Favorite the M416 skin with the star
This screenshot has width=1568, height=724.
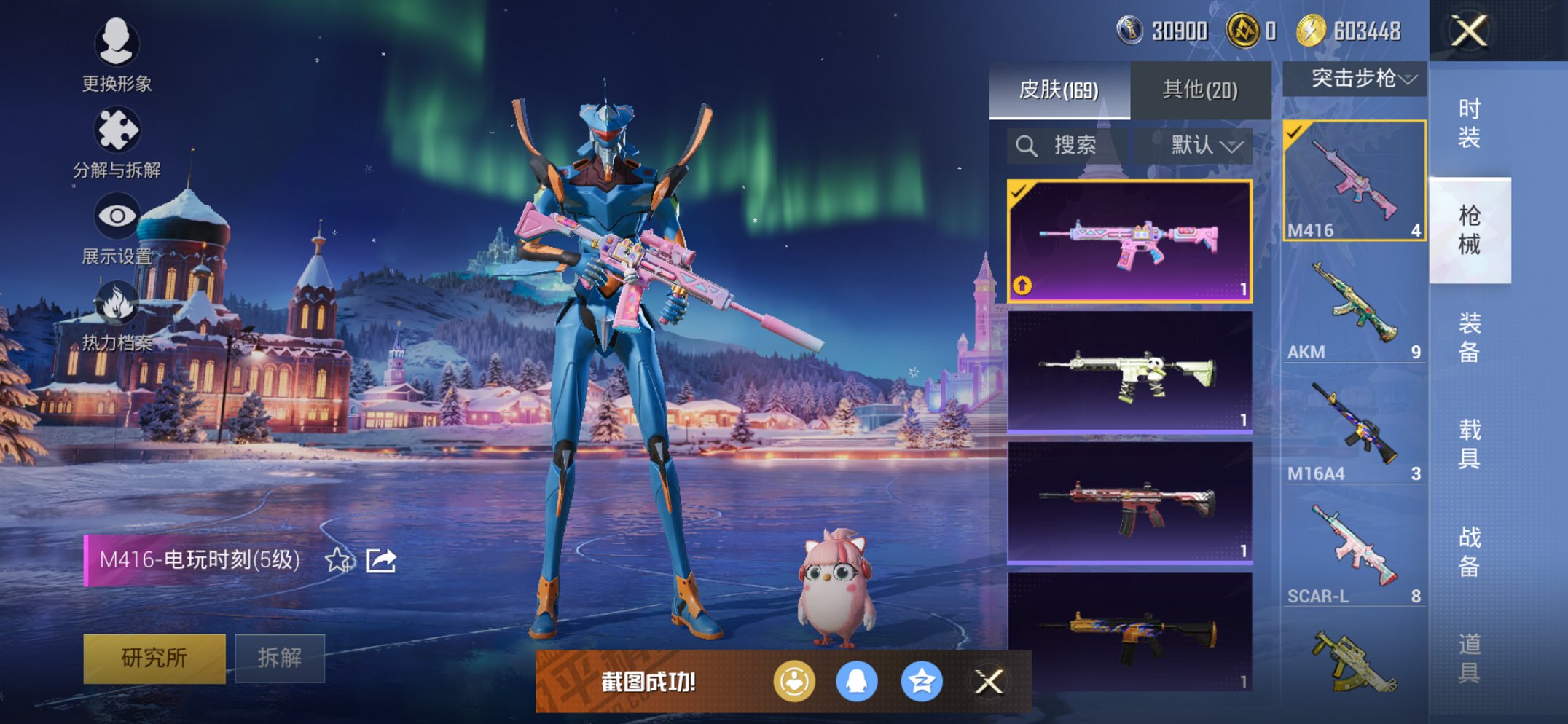tap(337, 560)
